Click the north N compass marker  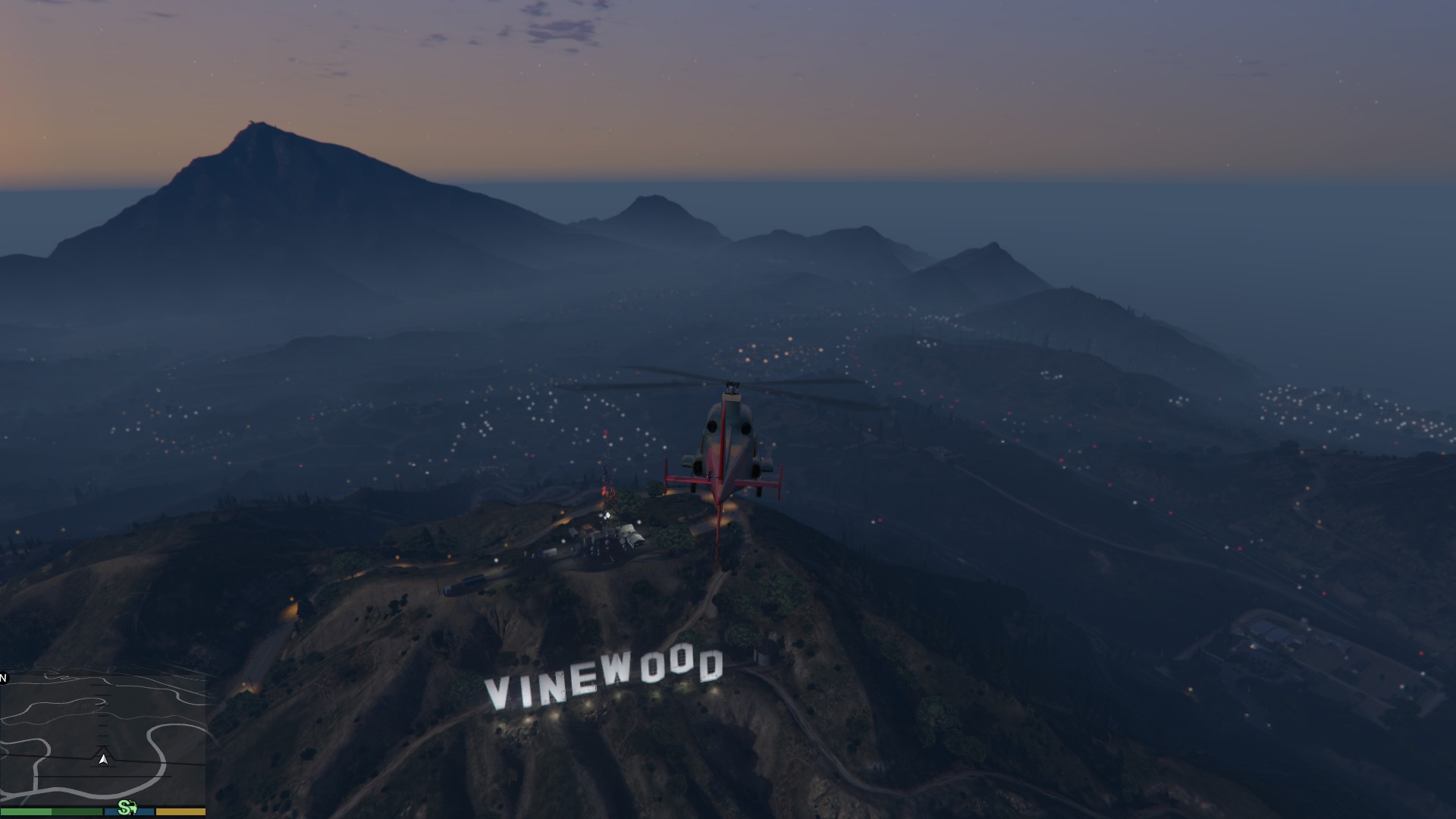click(4, 678)
